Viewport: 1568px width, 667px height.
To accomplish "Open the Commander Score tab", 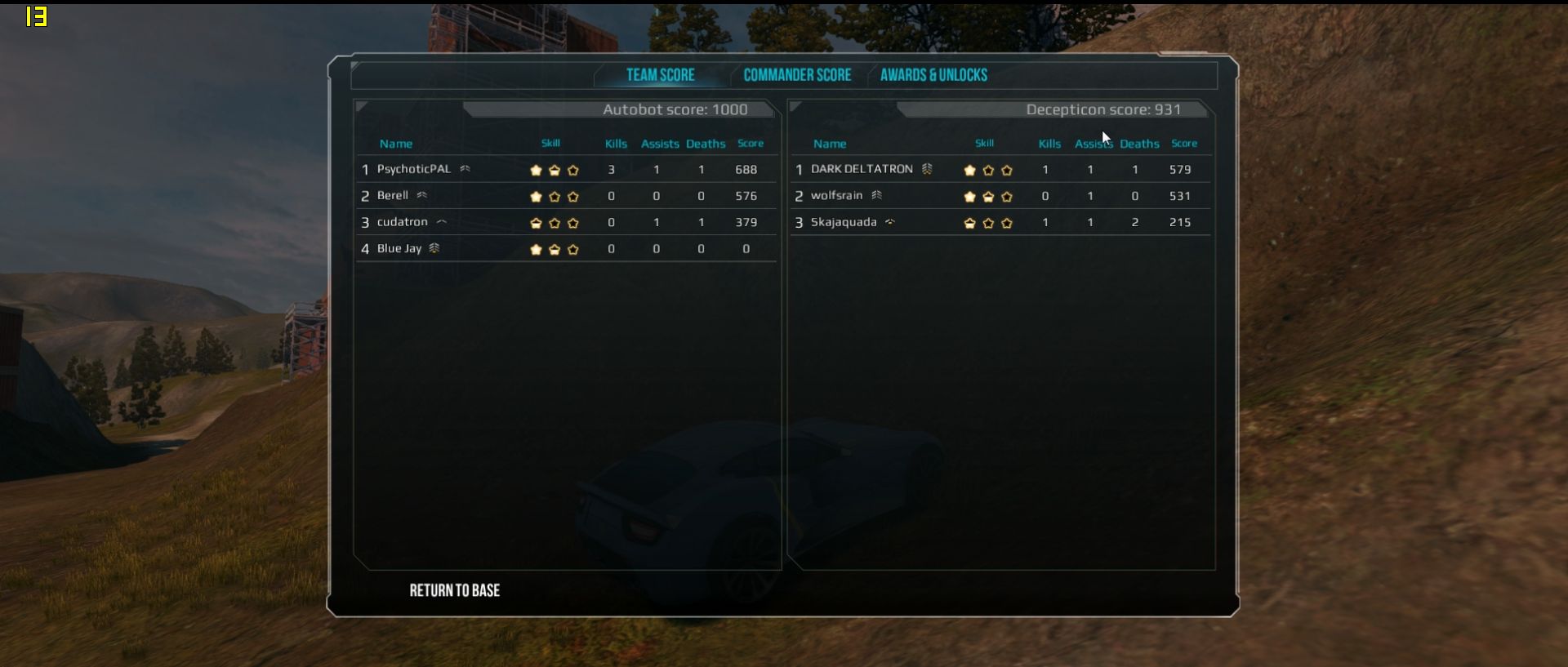I will 797,75.
